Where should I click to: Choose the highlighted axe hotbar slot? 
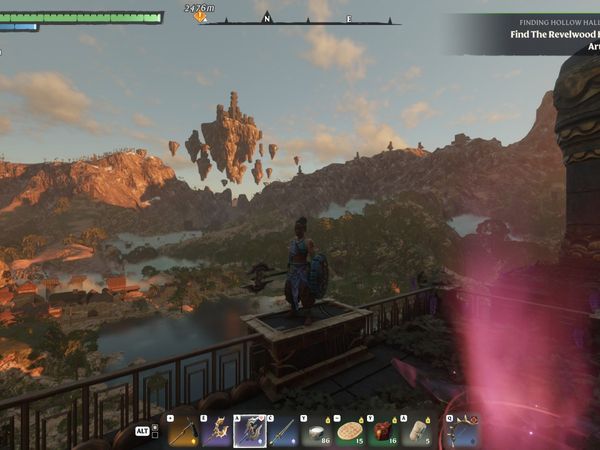[x=249, y=431]
